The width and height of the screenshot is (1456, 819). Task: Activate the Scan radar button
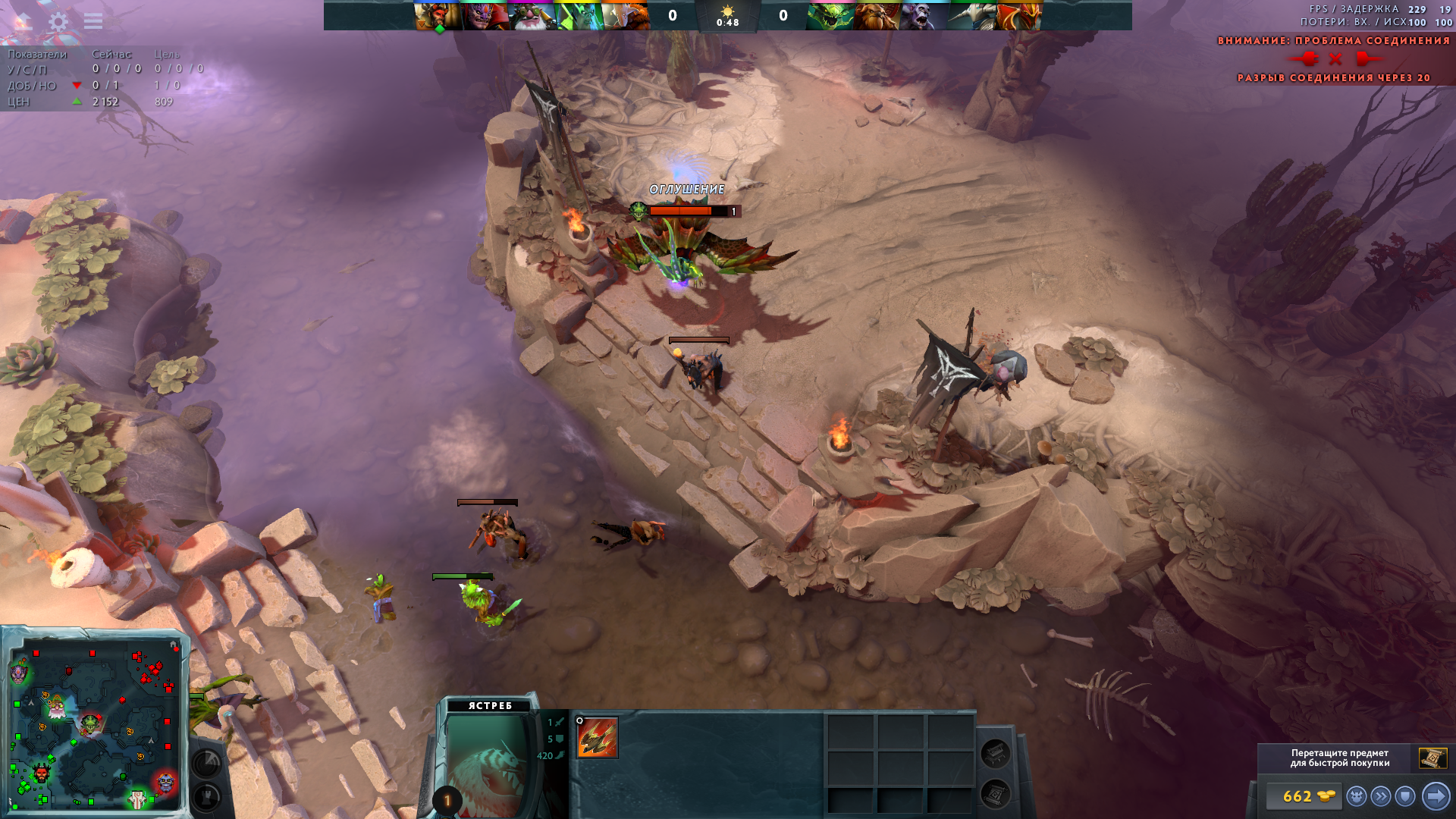click(206, 763)
